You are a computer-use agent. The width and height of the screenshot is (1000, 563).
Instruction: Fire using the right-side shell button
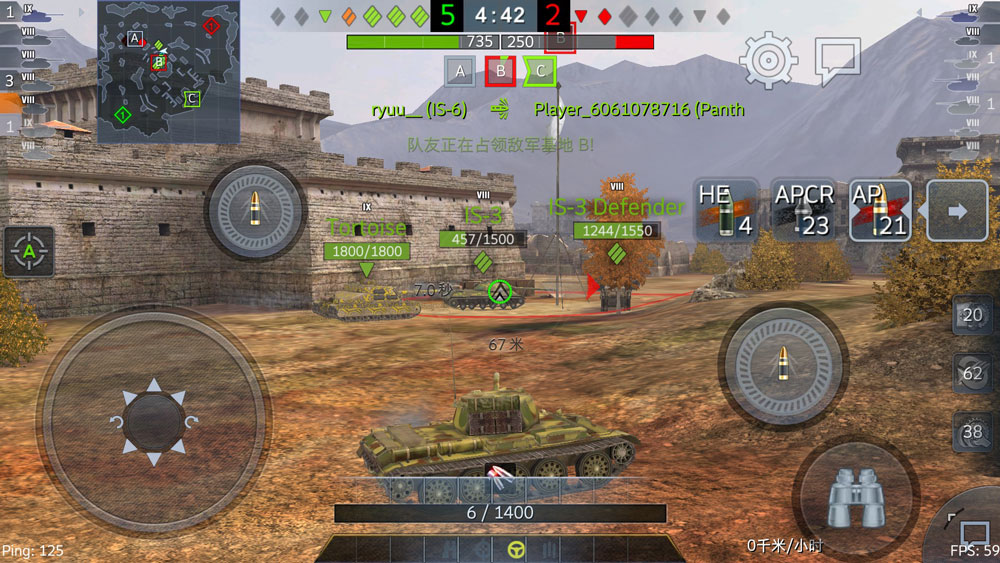(x=786, y=362)
